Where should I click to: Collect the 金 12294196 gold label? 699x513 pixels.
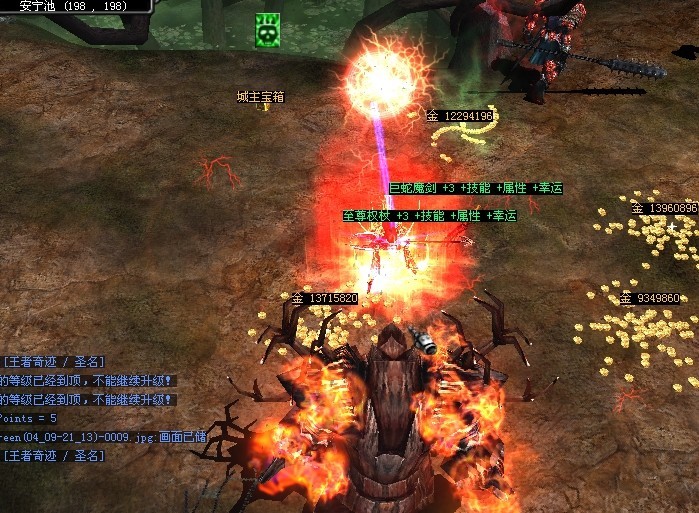tap(460, 116)
